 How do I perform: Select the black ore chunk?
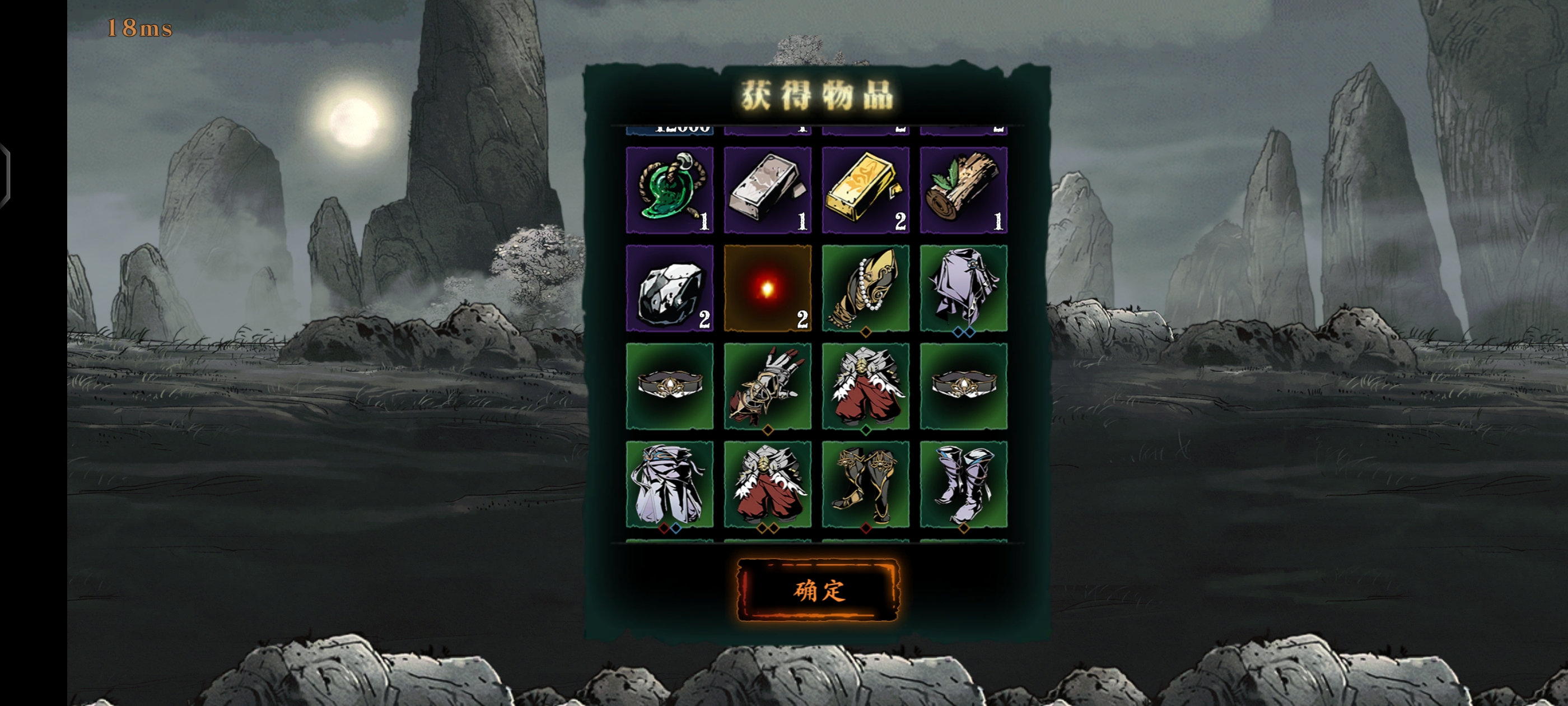pos(670,288)
